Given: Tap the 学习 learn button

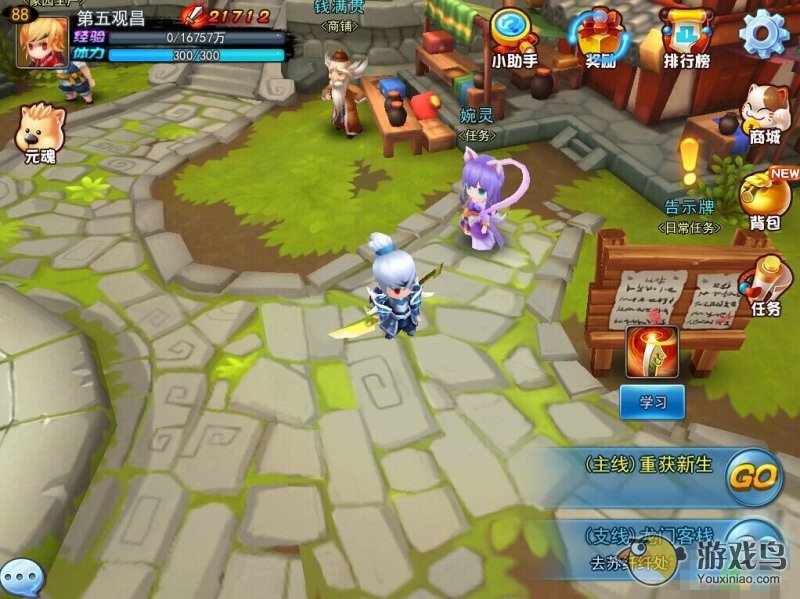Looking at the screenshot, I should pos(652,402).
